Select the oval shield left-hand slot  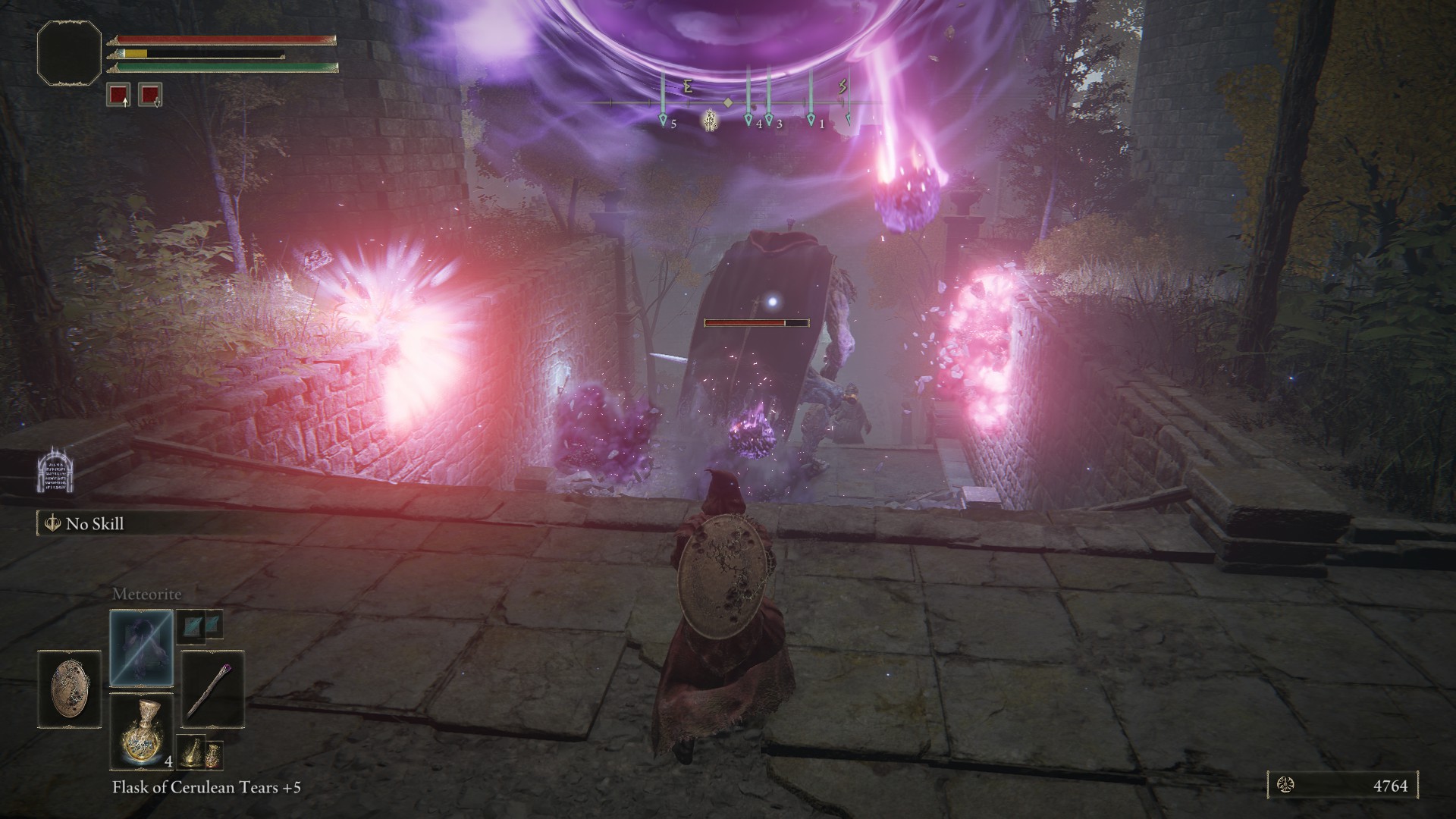tap(69, 689)
